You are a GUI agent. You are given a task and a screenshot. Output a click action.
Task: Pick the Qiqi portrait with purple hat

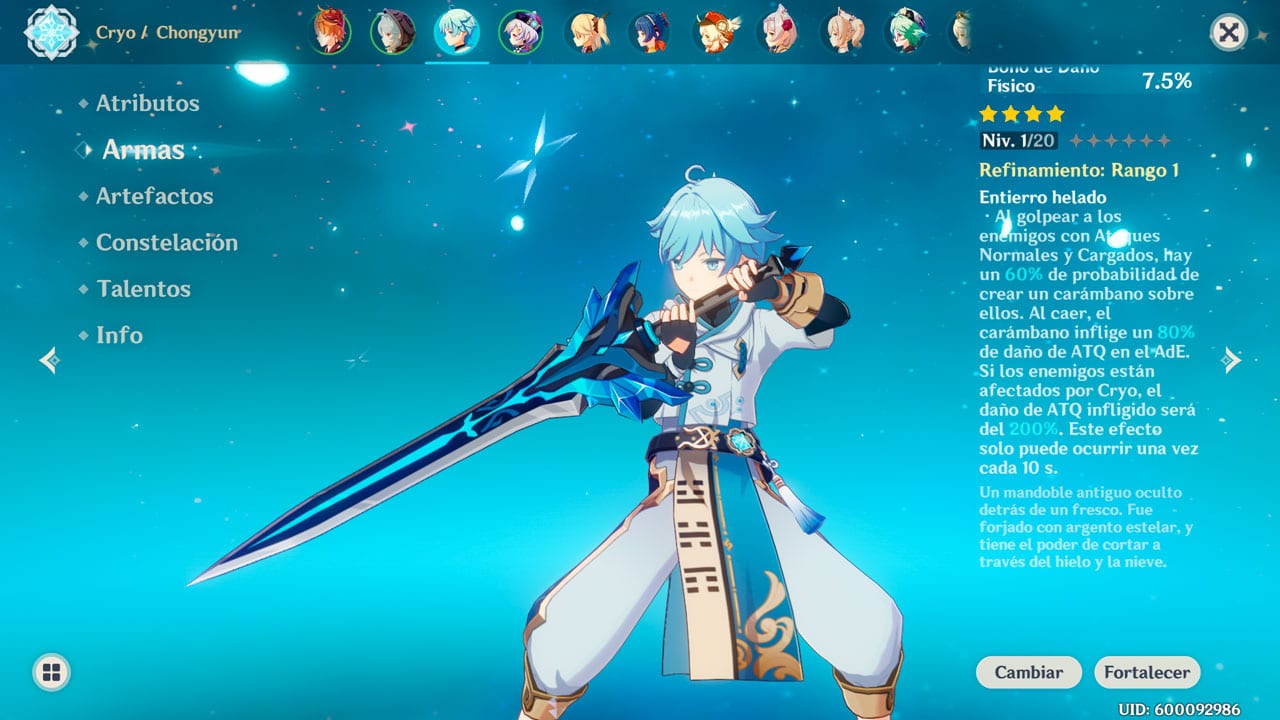pyautogui.click(x=520, y=32)
